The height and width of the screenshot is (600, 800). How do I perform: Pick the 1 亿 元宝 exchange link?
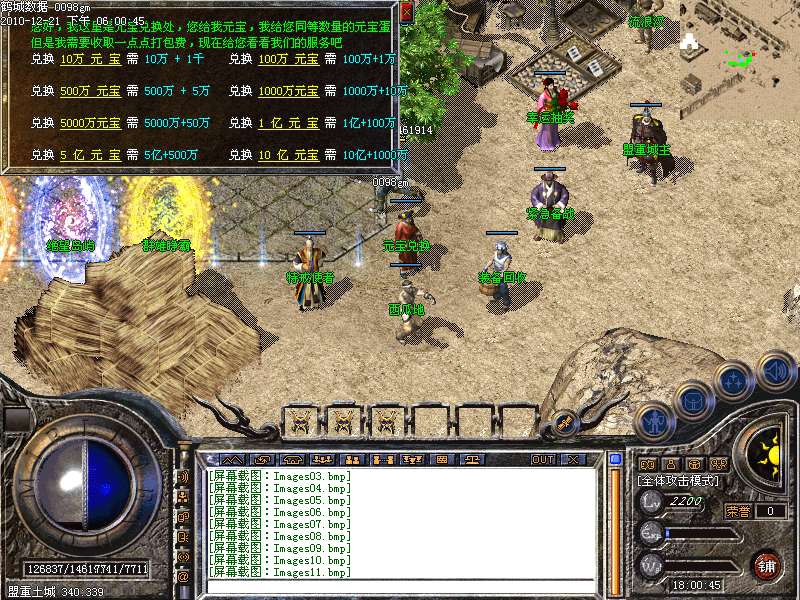tap(289, 124)
